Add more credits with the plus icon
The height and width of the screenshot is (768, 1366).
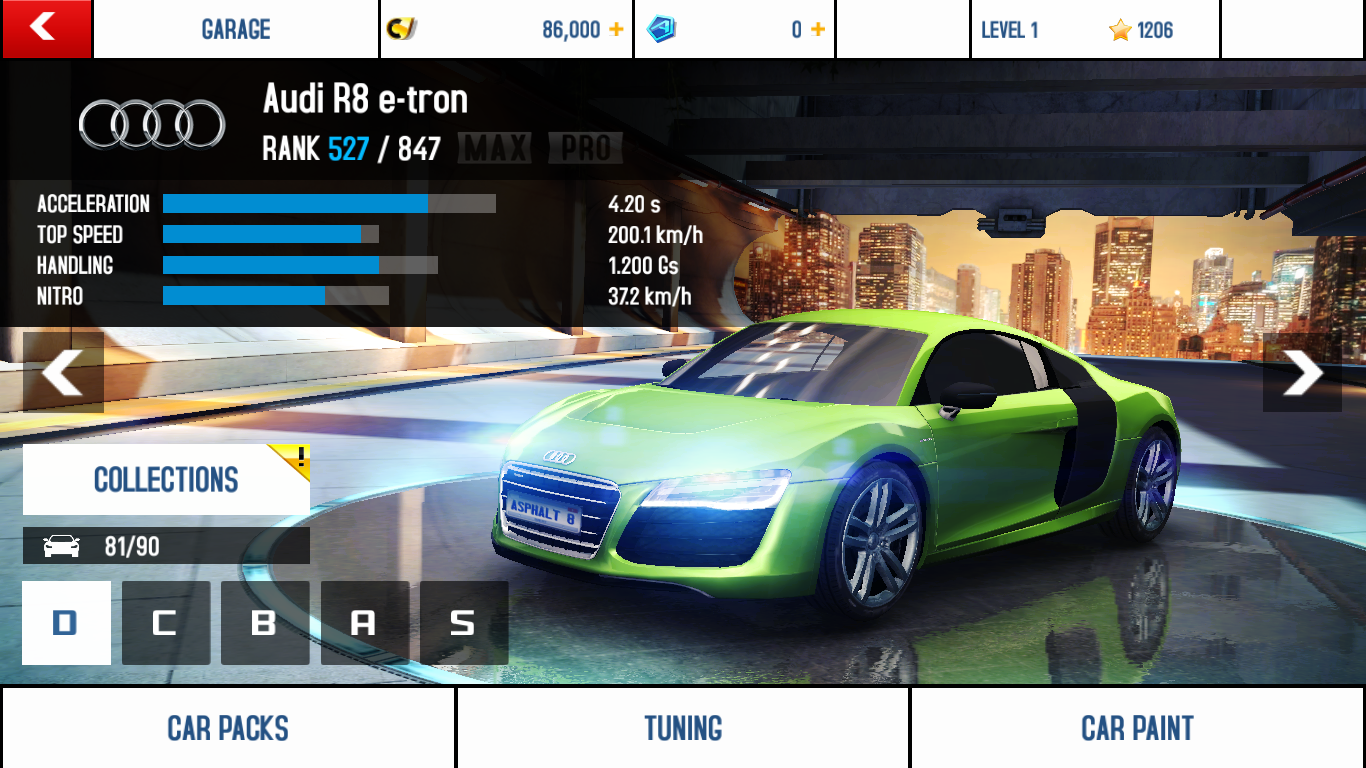coord(616,30)
